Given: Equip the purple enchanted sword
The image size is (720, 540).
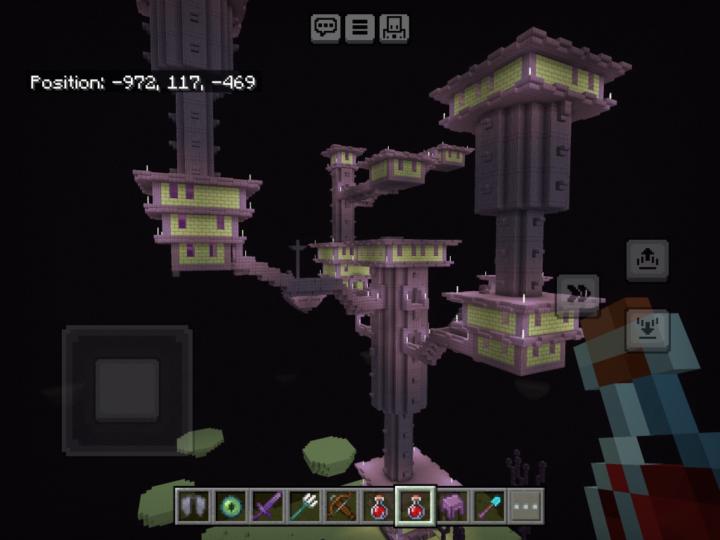Looking at the screenshot, I should (266, 507).
